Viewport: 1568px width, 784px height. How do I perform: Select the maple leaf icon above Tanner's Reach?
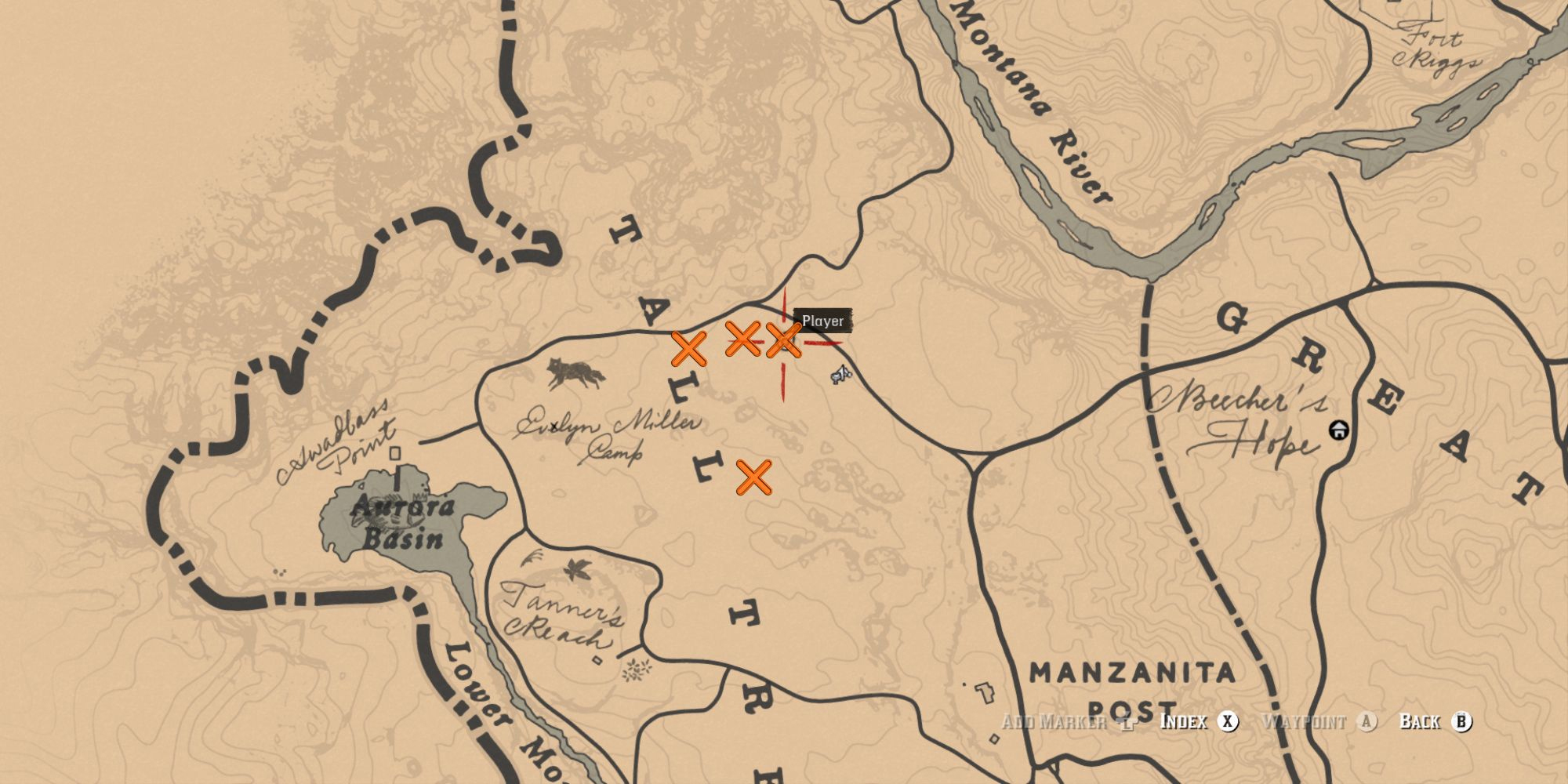coord(578,568)
